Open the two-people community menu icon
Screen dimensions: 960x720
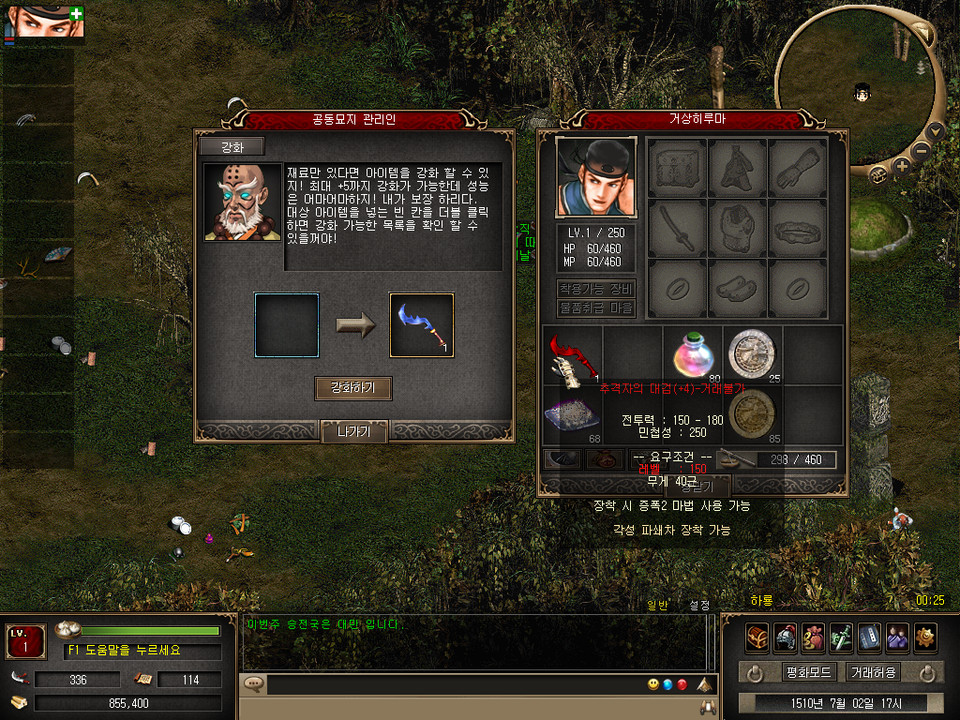click(x=897, y=636)
